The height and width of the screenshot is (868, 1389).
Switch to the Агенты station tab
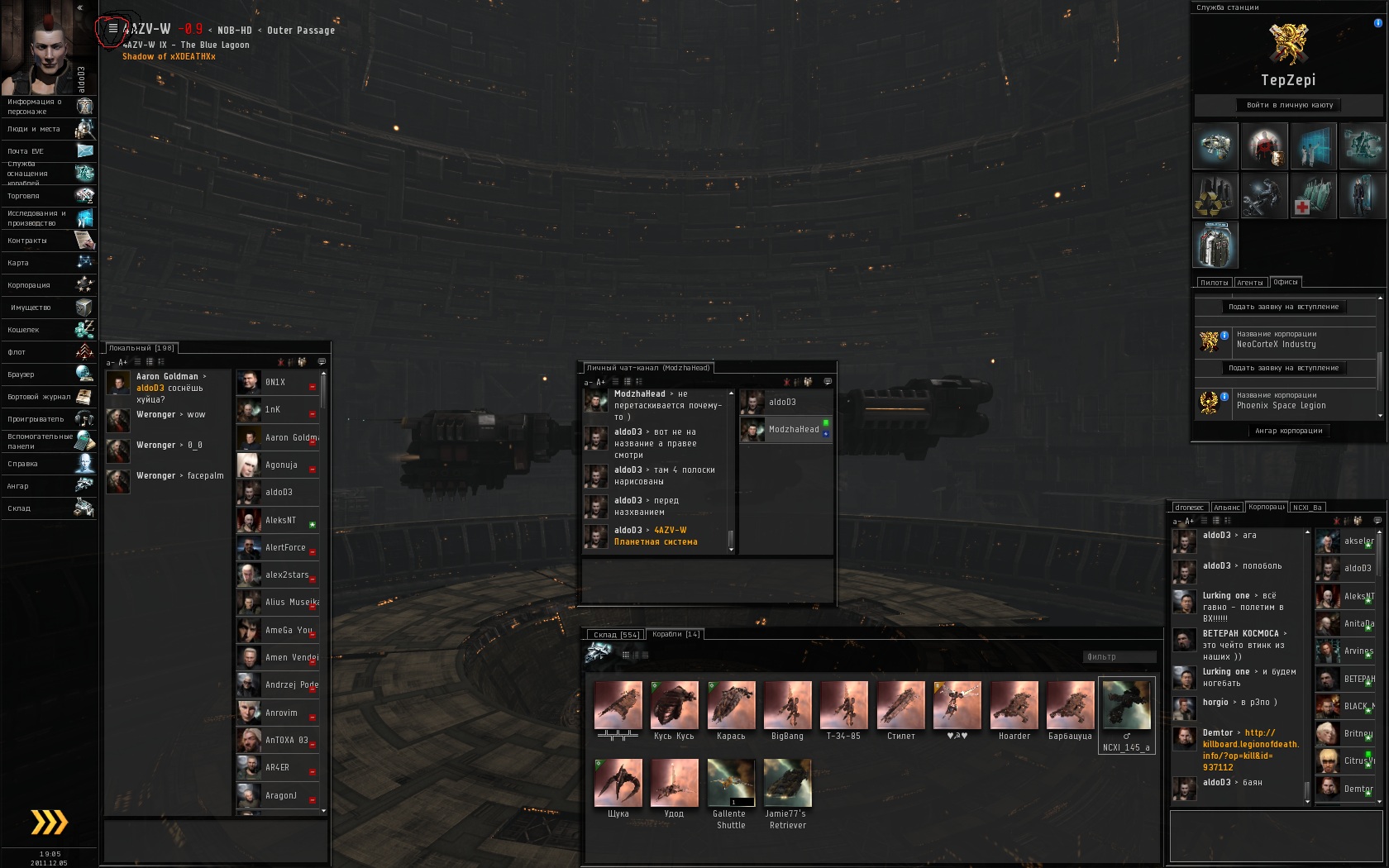(1249, 283)
